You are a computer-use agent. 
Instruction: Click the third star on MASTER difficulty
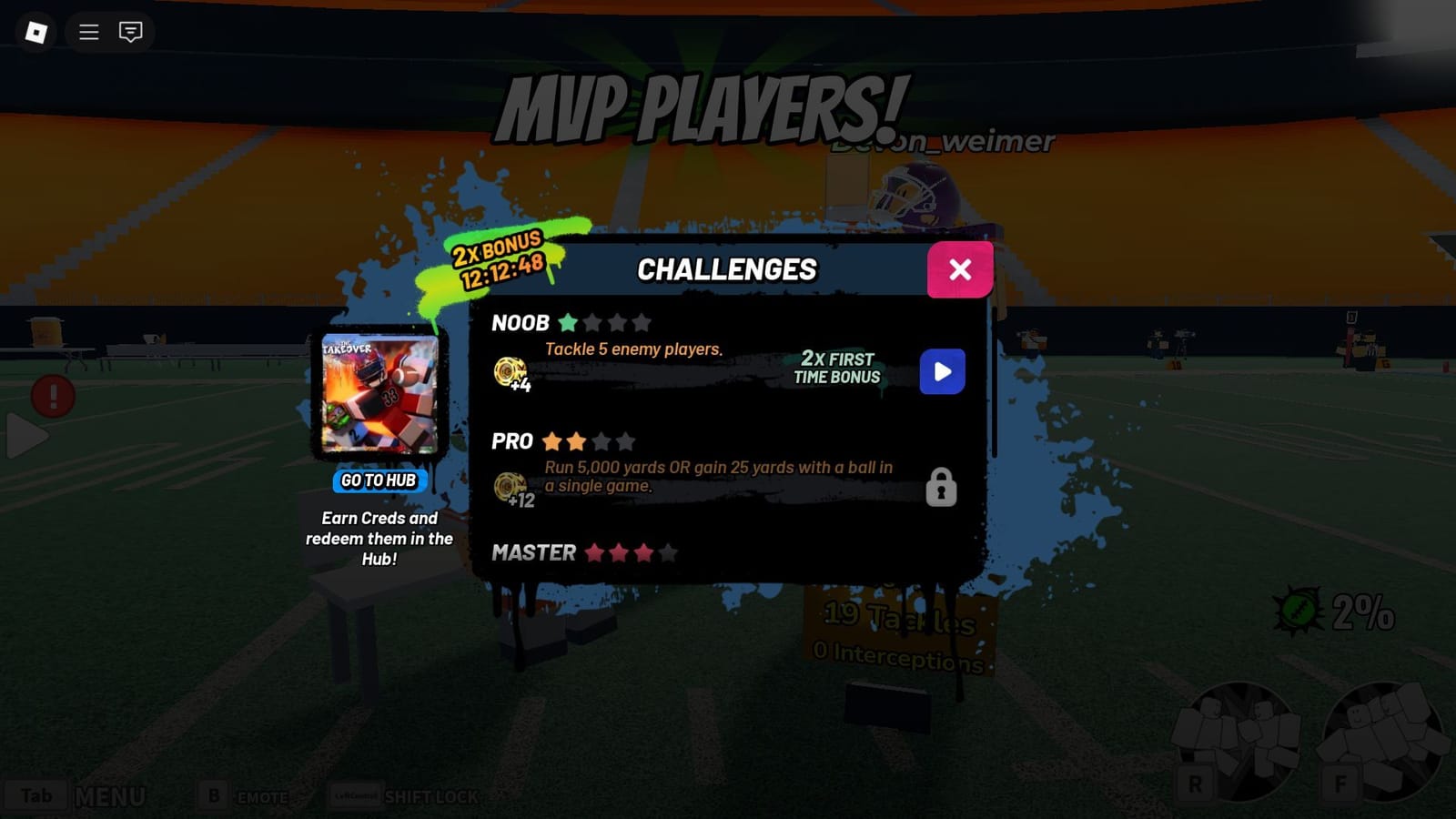[x=642, y=551]
